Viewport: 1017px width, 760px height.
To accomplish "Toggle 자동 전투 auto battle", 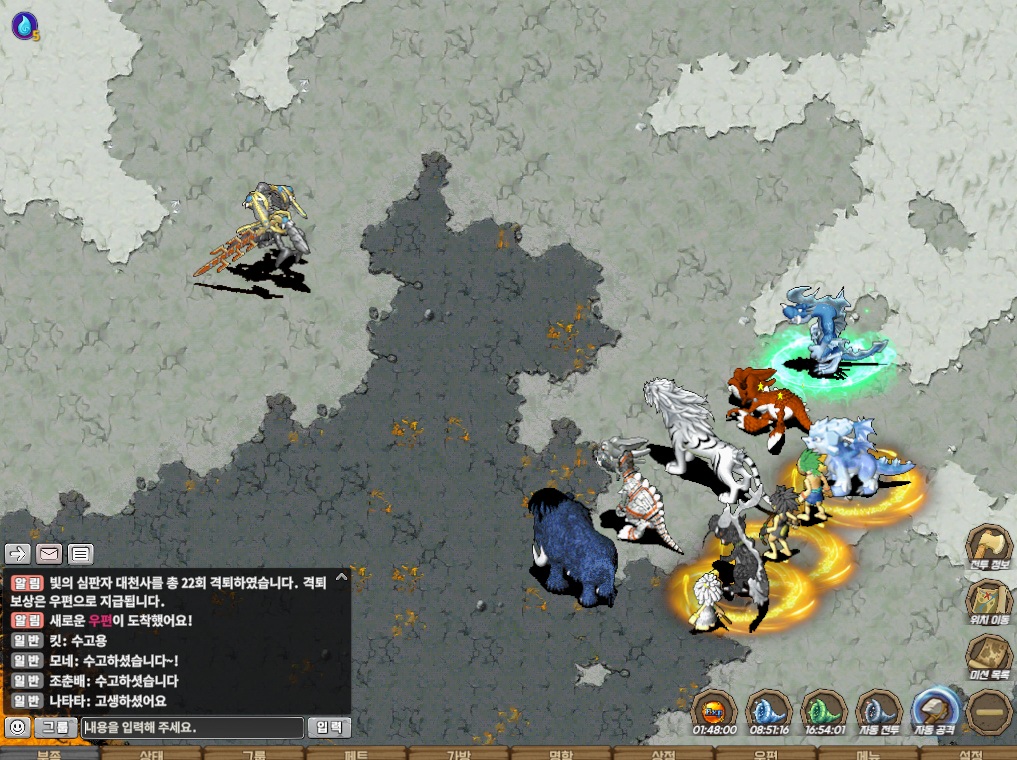I will pos(879,711).
